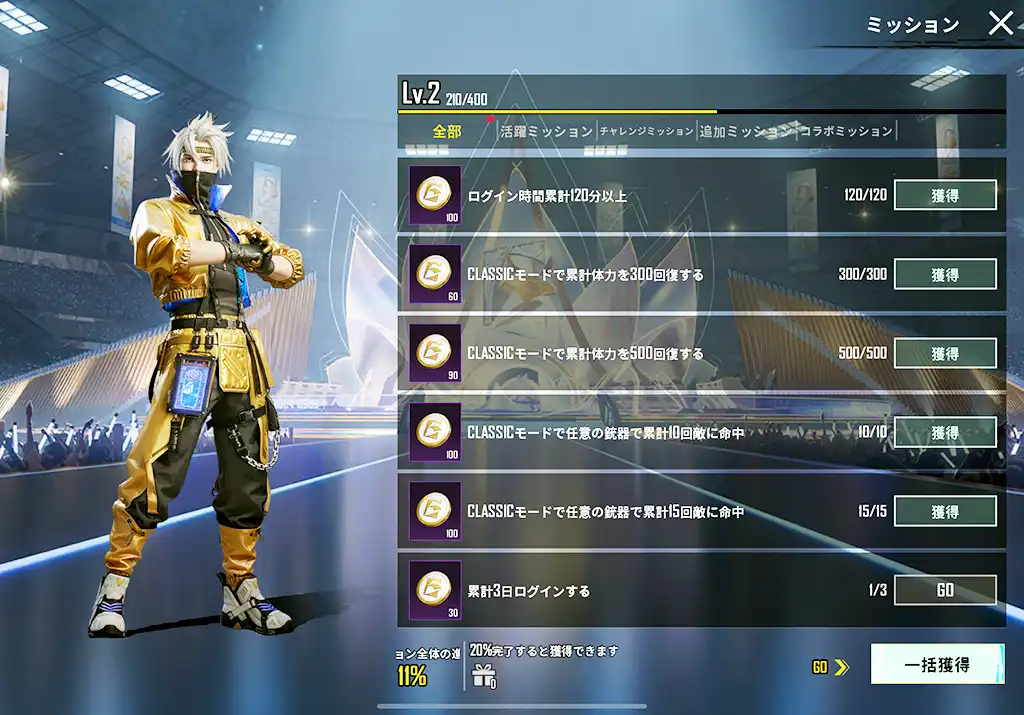
Task: Open the gift box progress reward
Action: coord(485,675)
